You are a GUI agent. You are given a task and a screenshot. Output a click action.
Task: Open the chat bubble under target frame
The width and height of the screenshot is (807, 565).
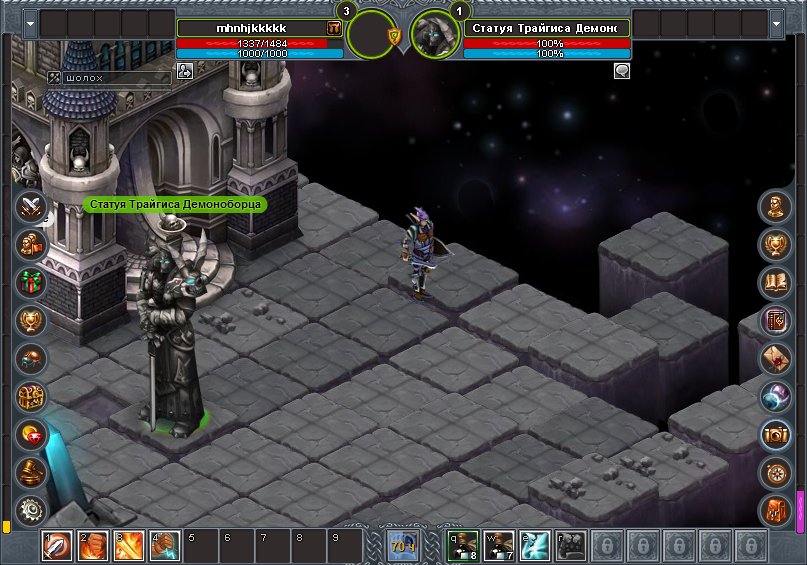(x=622, y=71)
